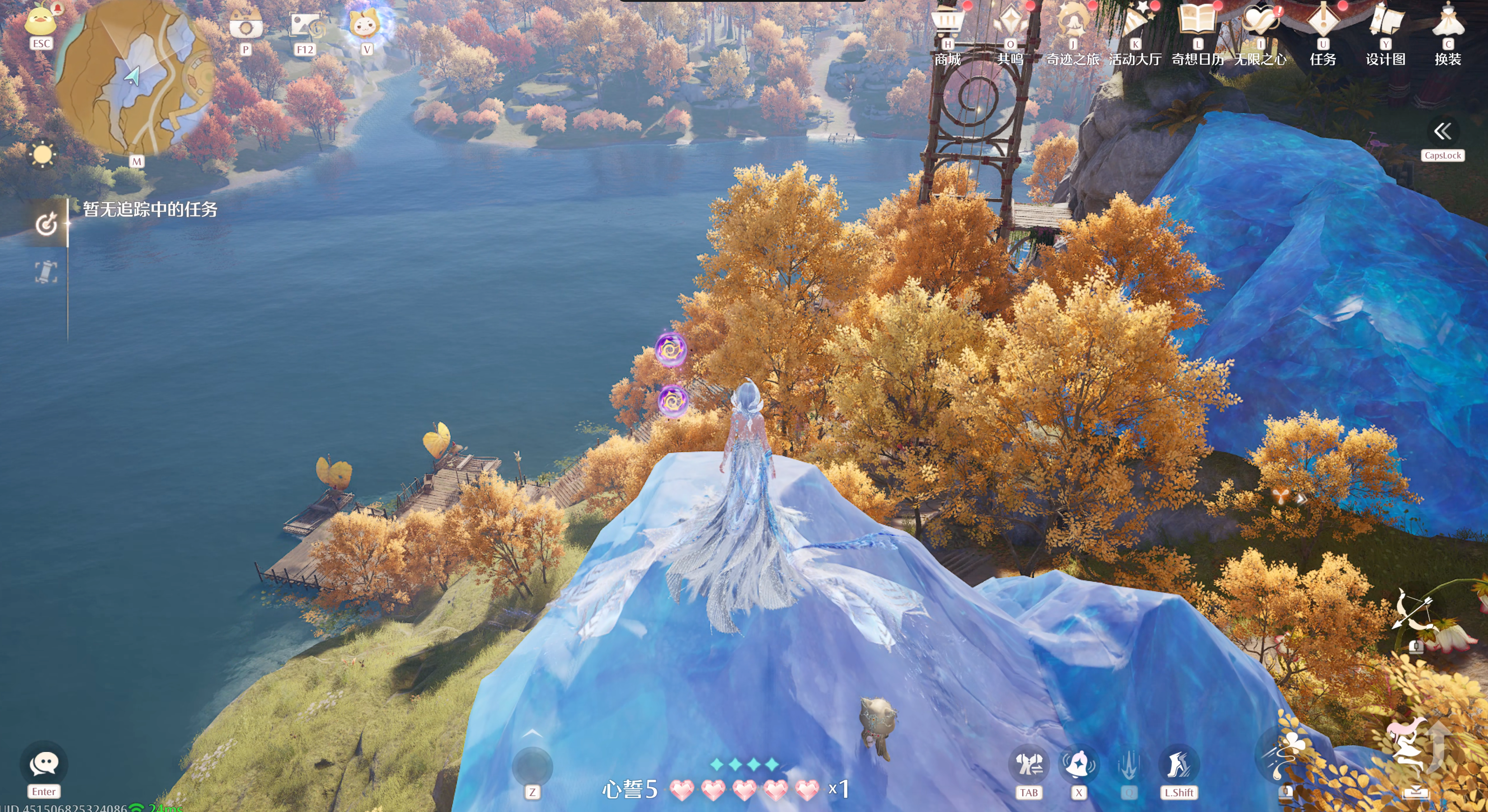Open the 共鸣 resonance menu
1488x812 pixels.
coord(1010,23)
